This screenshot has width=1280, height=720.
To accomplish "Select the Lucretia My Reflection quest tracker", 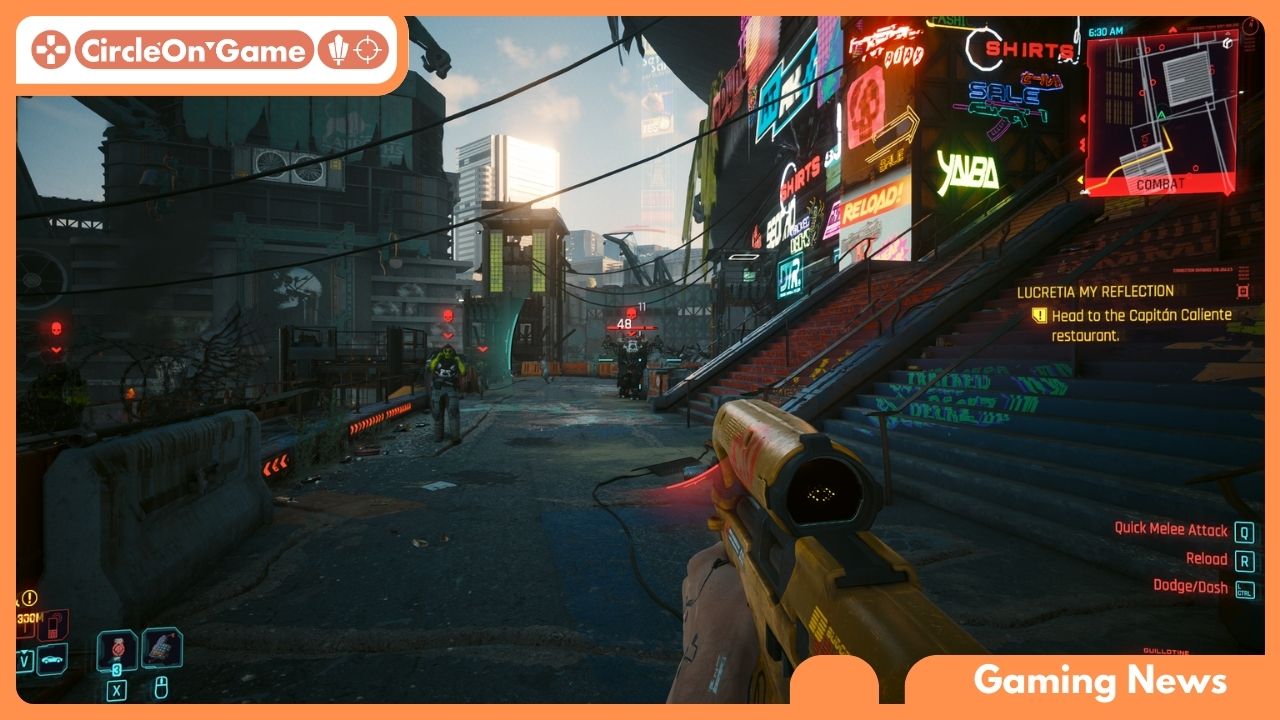I will 1094,291.
